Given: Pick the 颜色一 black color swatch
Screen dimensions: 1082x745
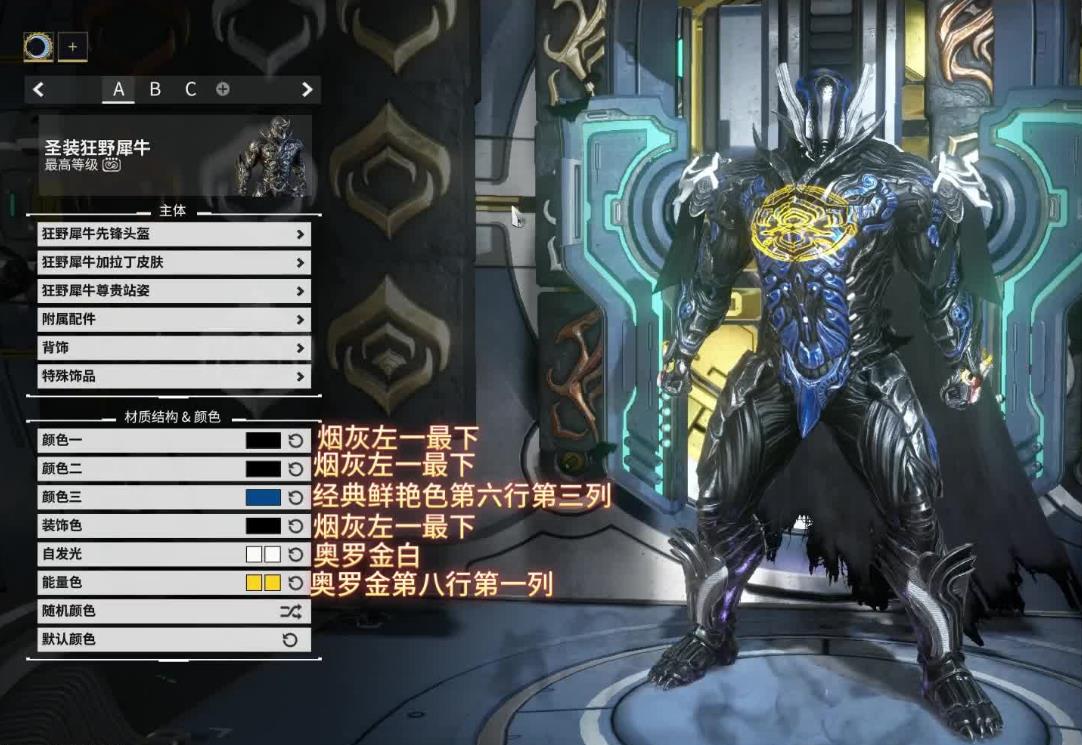Looking at the screenshot, I should point(263,440).
